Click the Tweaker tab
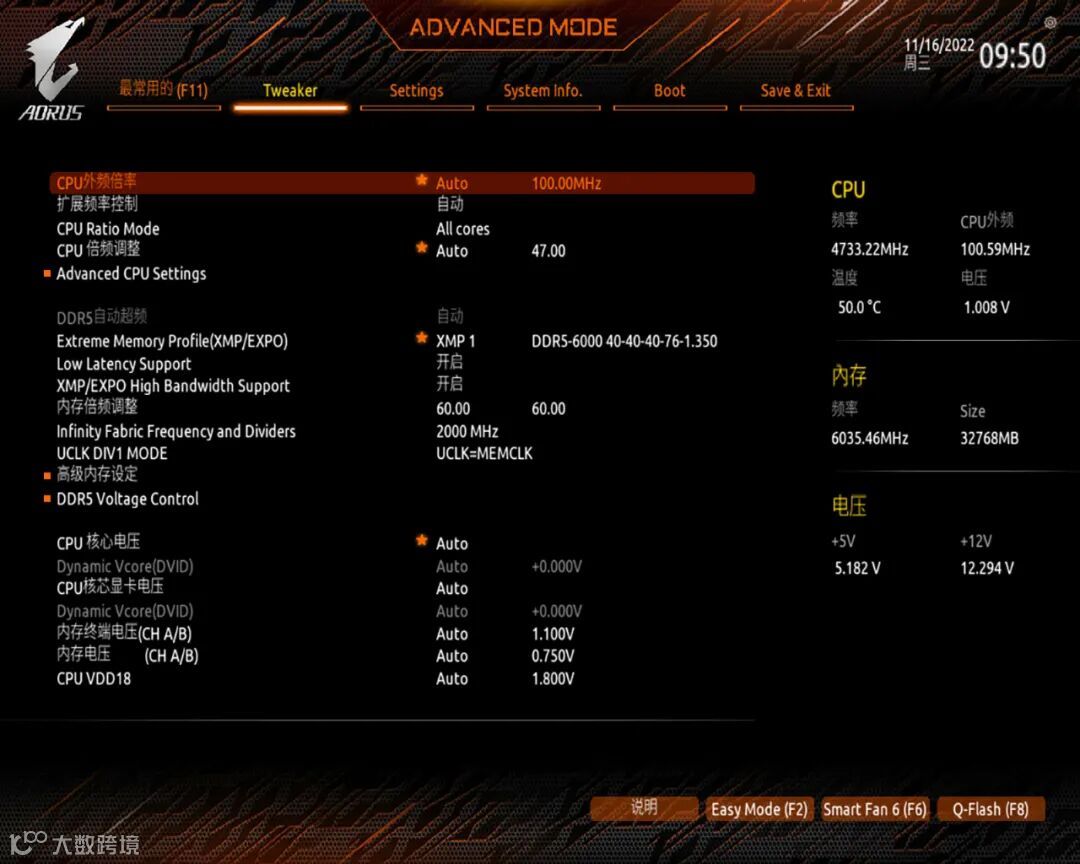 tap(290, 91)
